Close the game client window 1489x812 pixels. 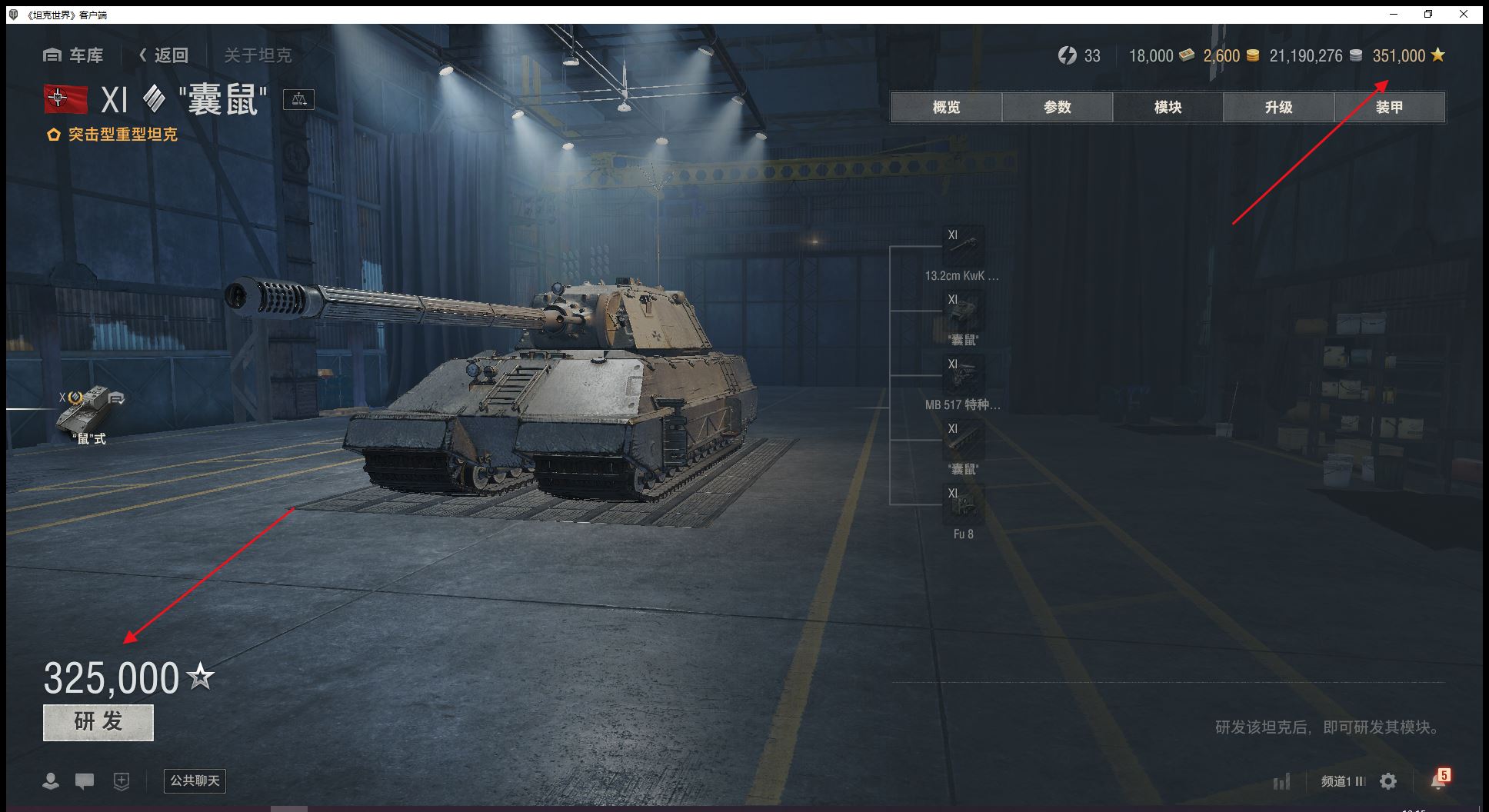pyautogui.click(x=1464, y=14)
